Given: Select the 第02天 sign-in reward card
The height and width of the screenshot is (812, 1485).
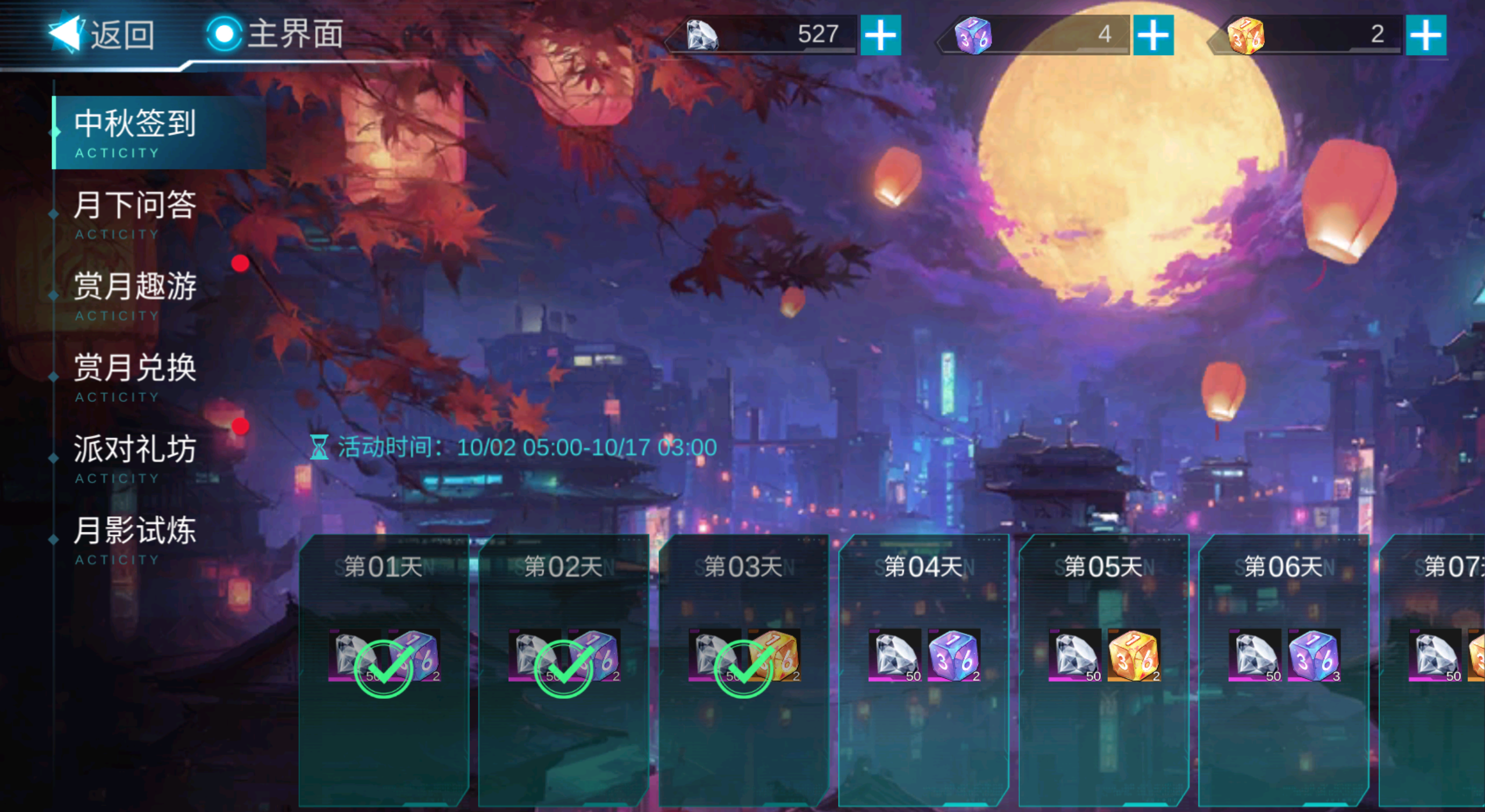Looking at the screenshot, I should (x=563, y=670).
